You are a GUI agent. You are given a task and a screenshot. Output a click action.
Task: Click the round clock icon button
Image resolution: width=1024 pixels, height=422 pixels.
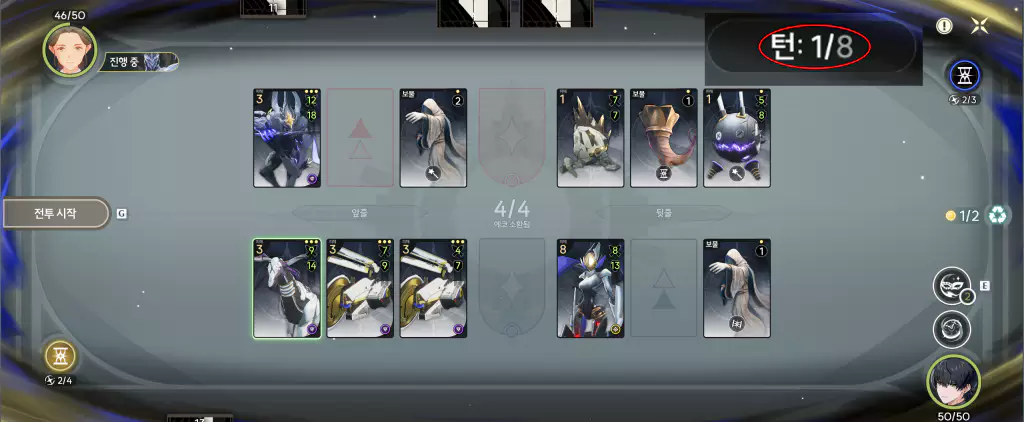(951, 329)
